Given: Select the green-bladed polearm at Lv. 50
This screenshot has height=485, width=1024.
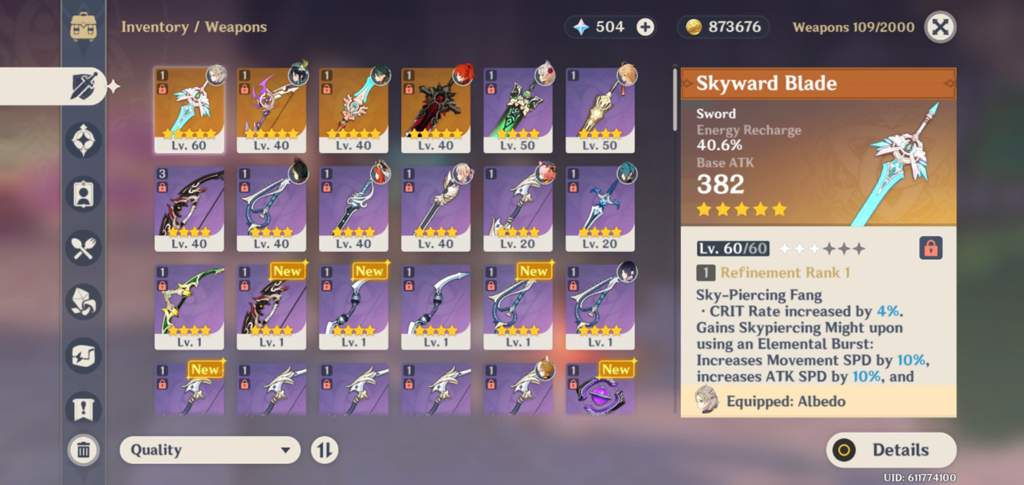Looking at the screenshot, I should (x=518, y=109).
